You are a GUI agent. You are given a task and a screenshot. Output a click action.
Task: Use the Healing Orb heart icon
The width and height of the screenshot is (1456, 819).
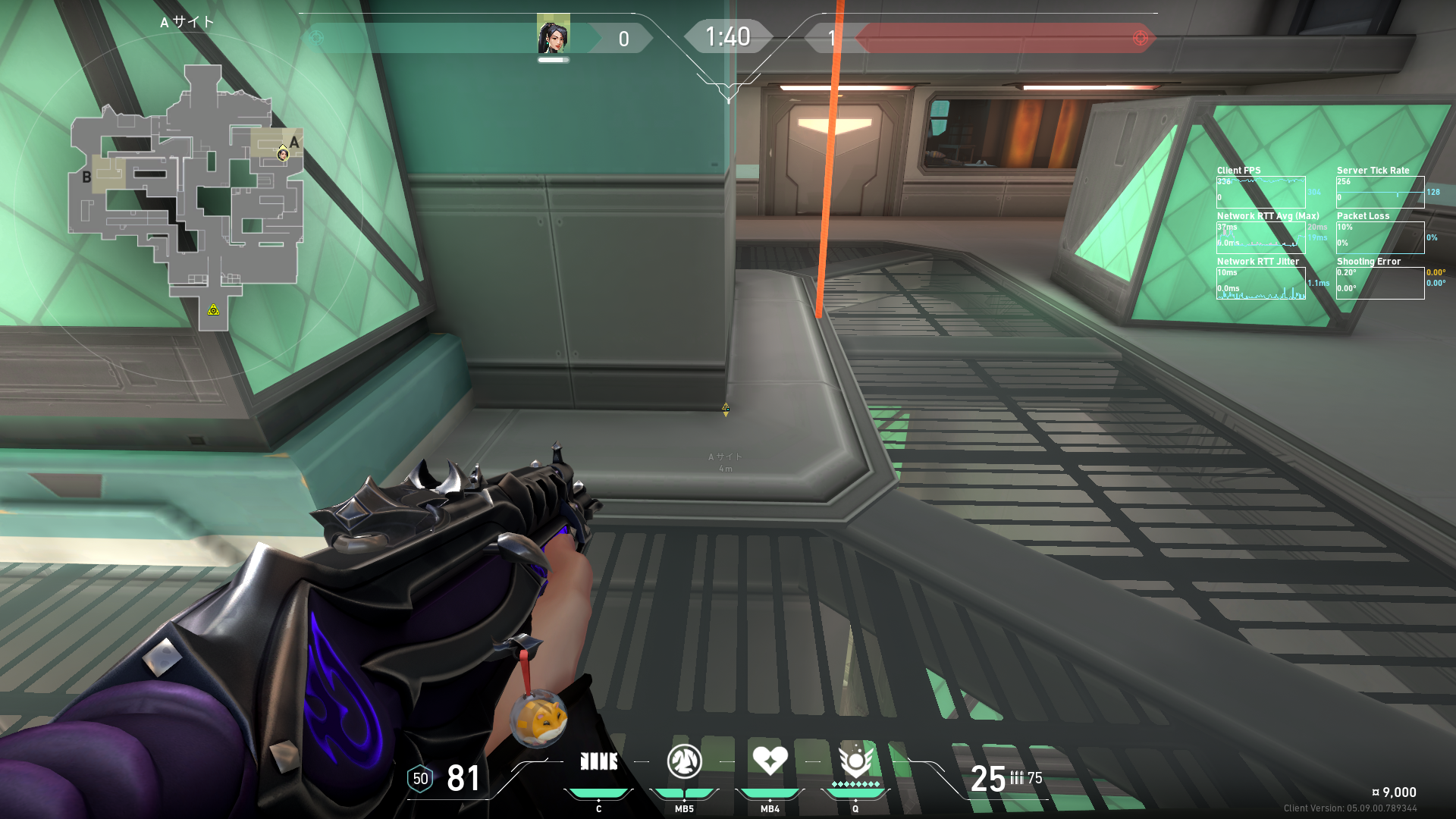tap(770, 760)
